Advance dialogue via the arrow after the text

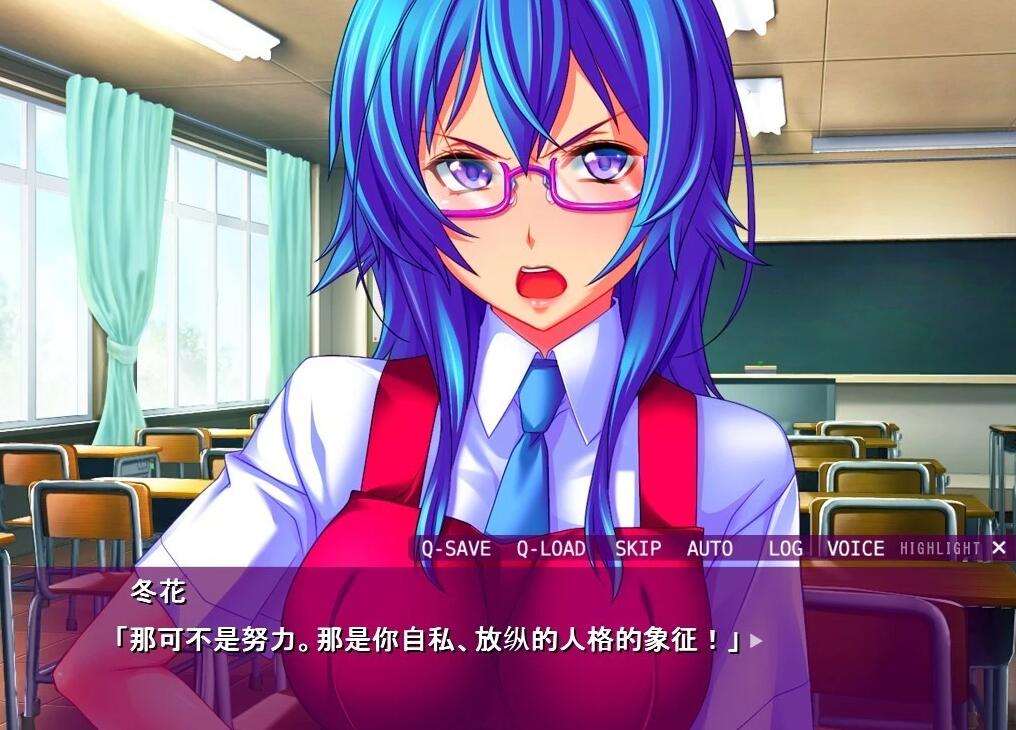[x=756, y=640]
